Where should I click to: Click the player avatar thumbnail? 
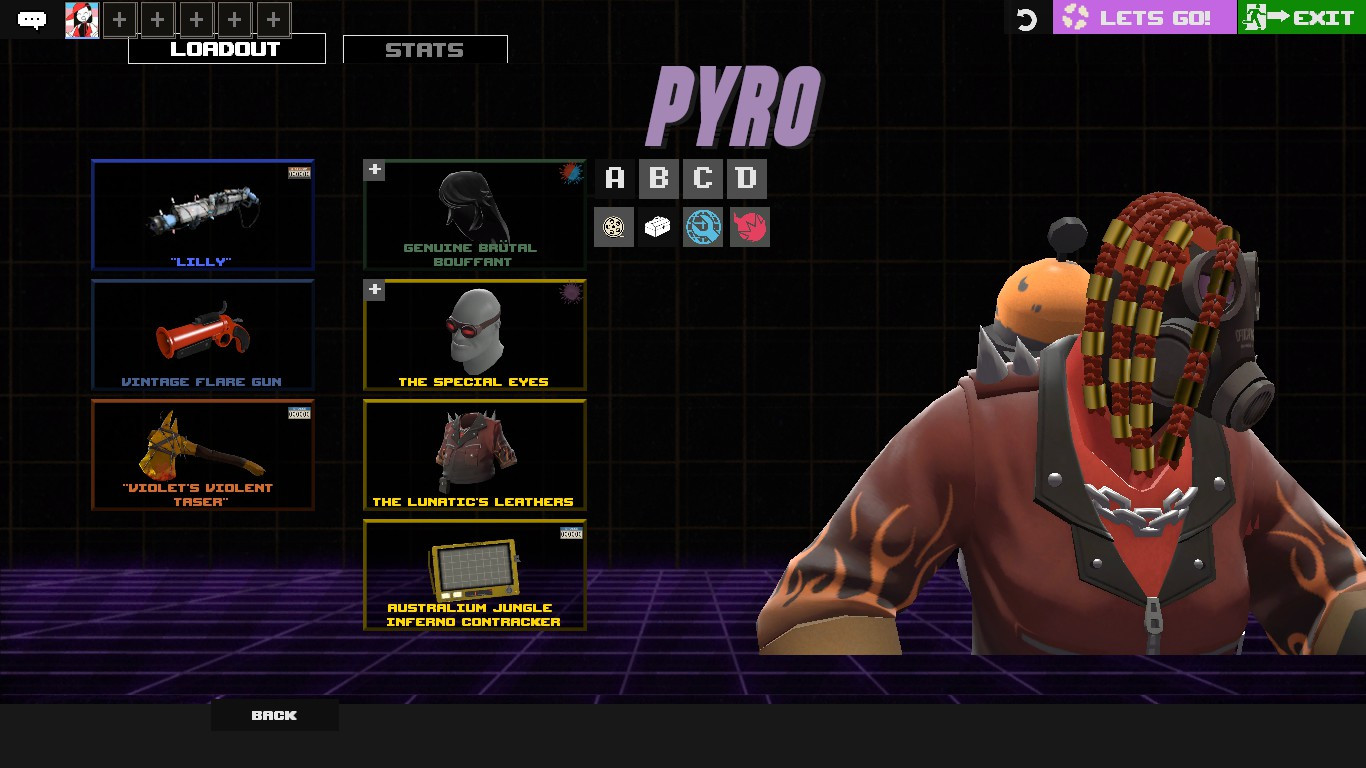[82, 19]
